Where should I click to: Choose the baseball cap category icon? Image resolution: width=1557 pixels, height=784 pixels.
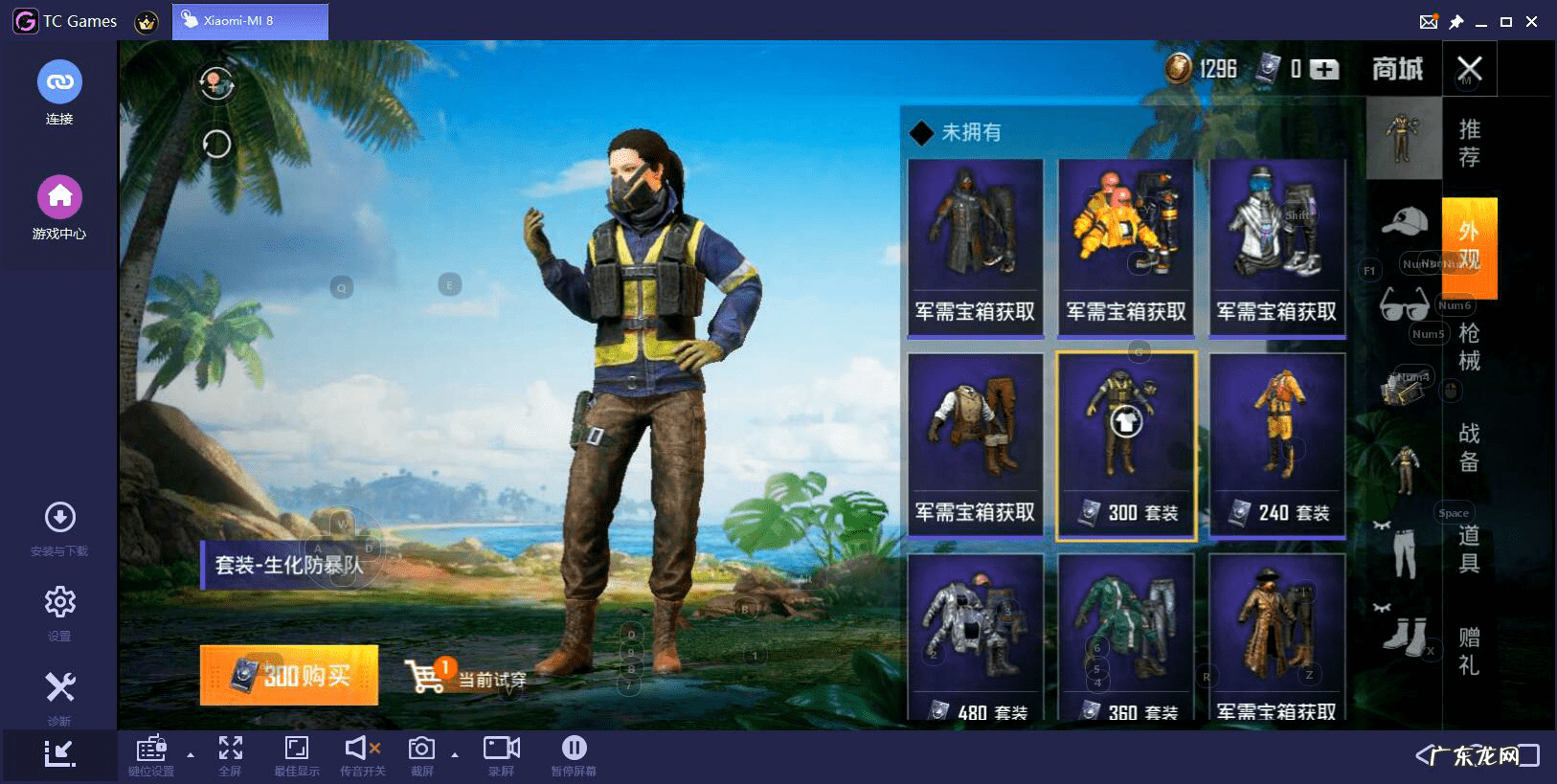point(1404,222)
